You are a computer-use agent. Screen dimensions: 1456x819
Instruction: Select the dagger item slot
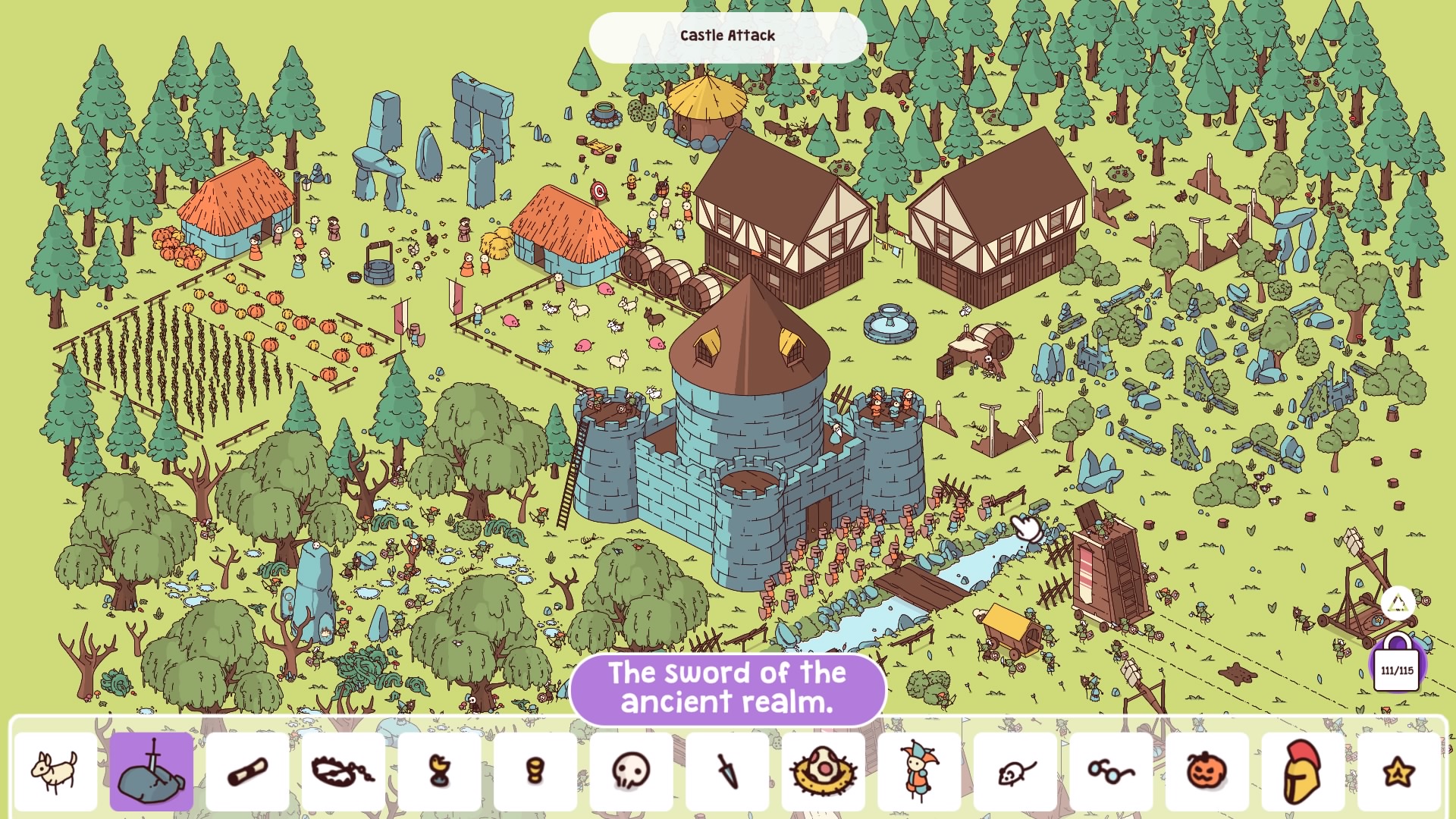pyautogui.click(x=727, y=771)
